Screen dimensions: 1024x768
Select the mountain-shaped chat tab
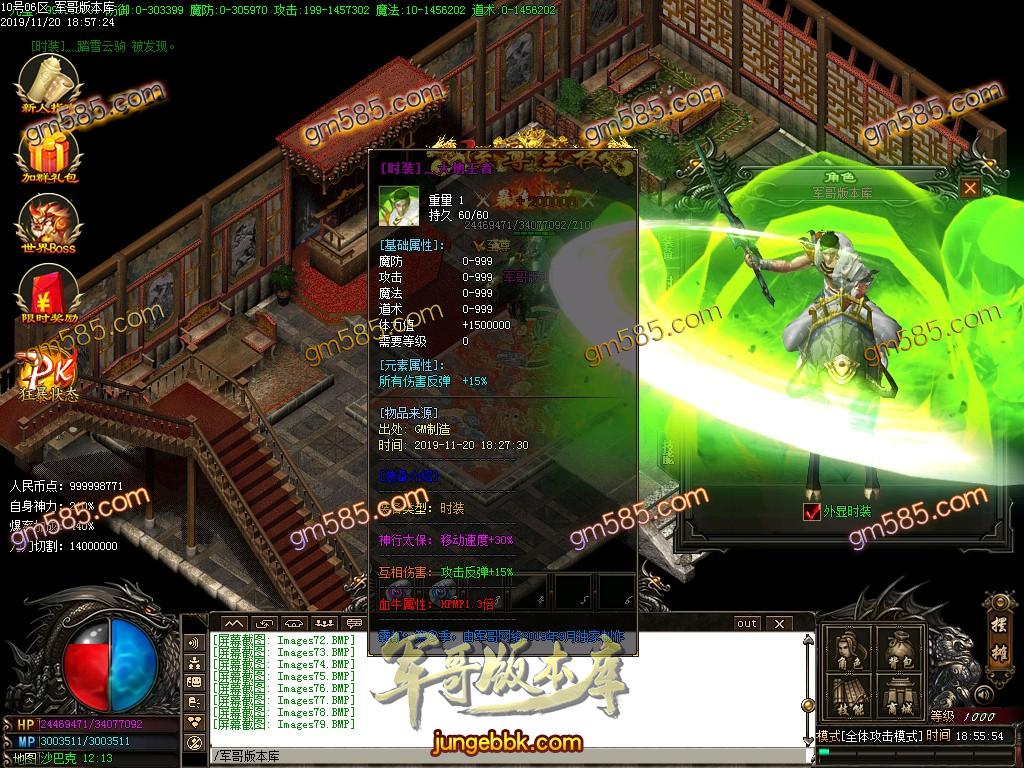(x=234, y=623)
